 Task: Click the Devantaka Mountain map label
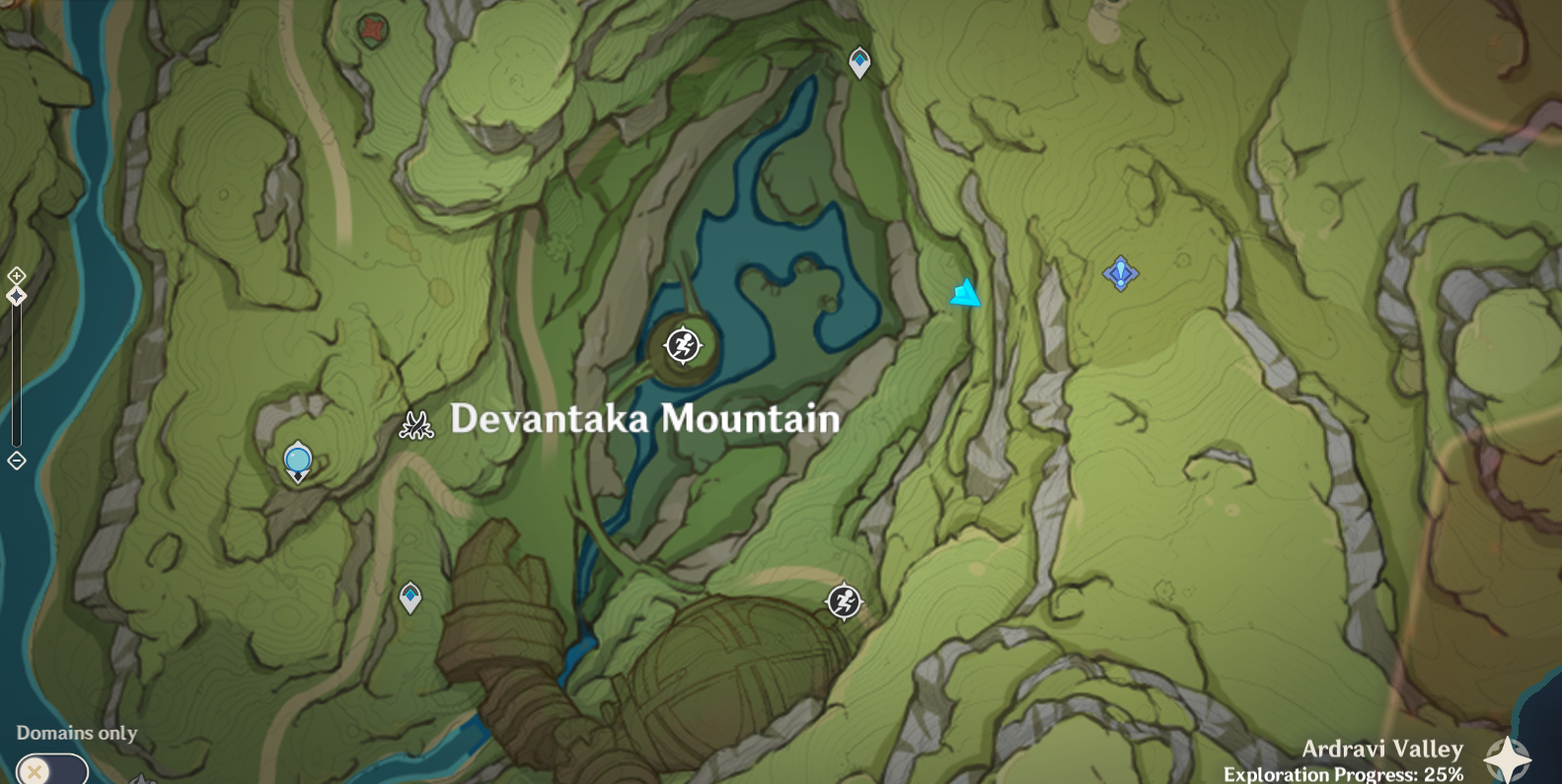(x=644, y=418)
